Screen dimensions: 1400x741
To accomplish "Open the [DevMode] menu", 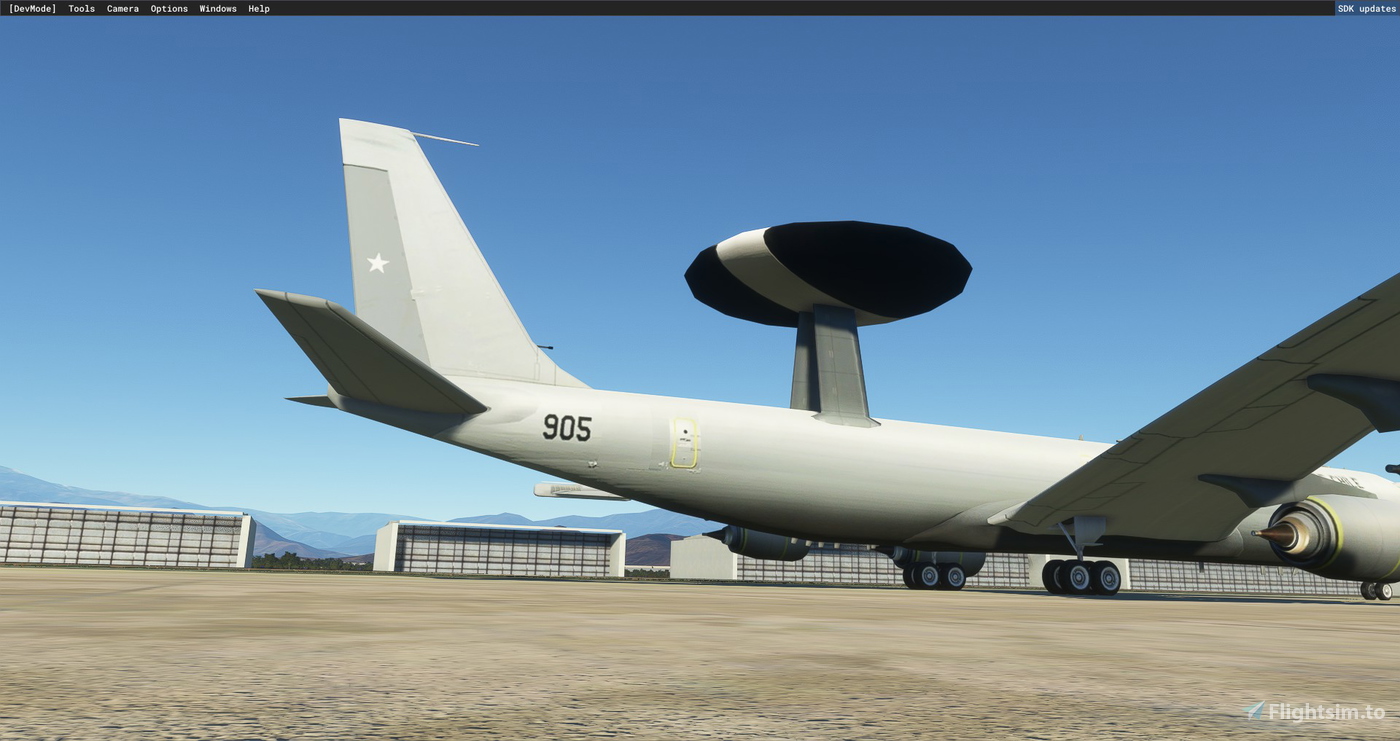I will (34, 8).
